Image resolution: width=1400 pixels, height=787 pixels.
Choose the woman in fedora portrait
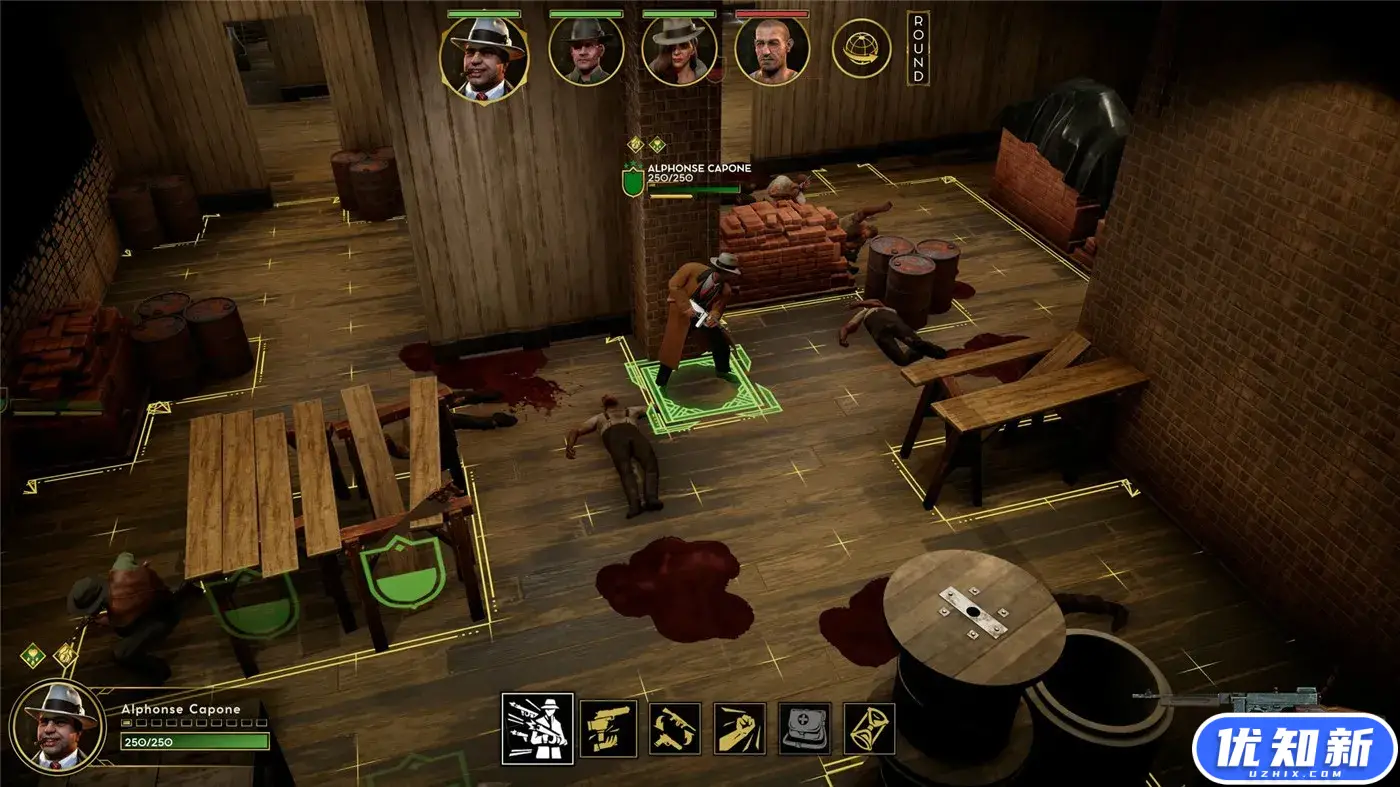click(679, 51)
